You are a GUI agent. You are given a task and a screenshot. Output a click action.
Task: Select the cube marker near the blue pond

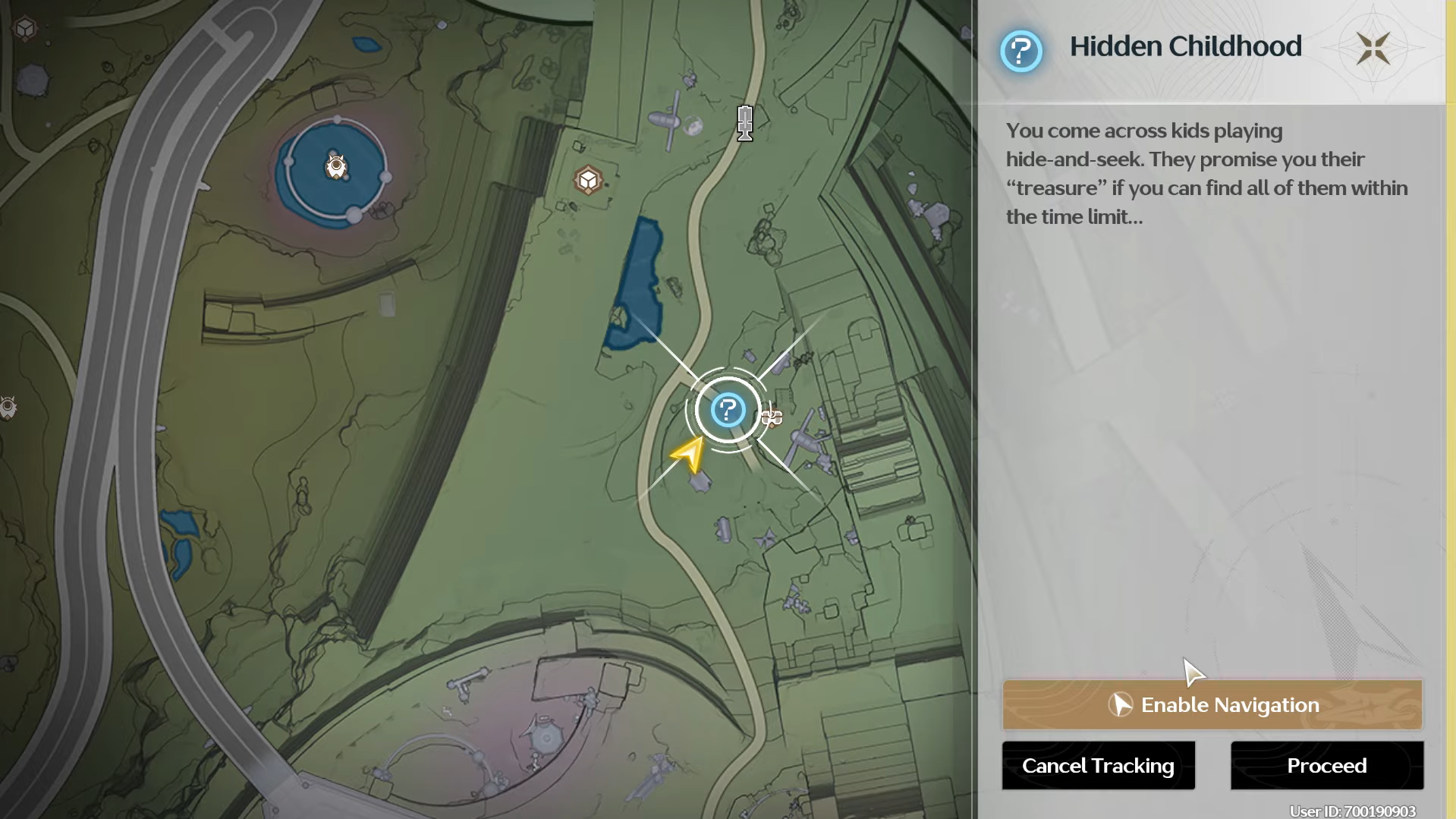pos(588,181)
